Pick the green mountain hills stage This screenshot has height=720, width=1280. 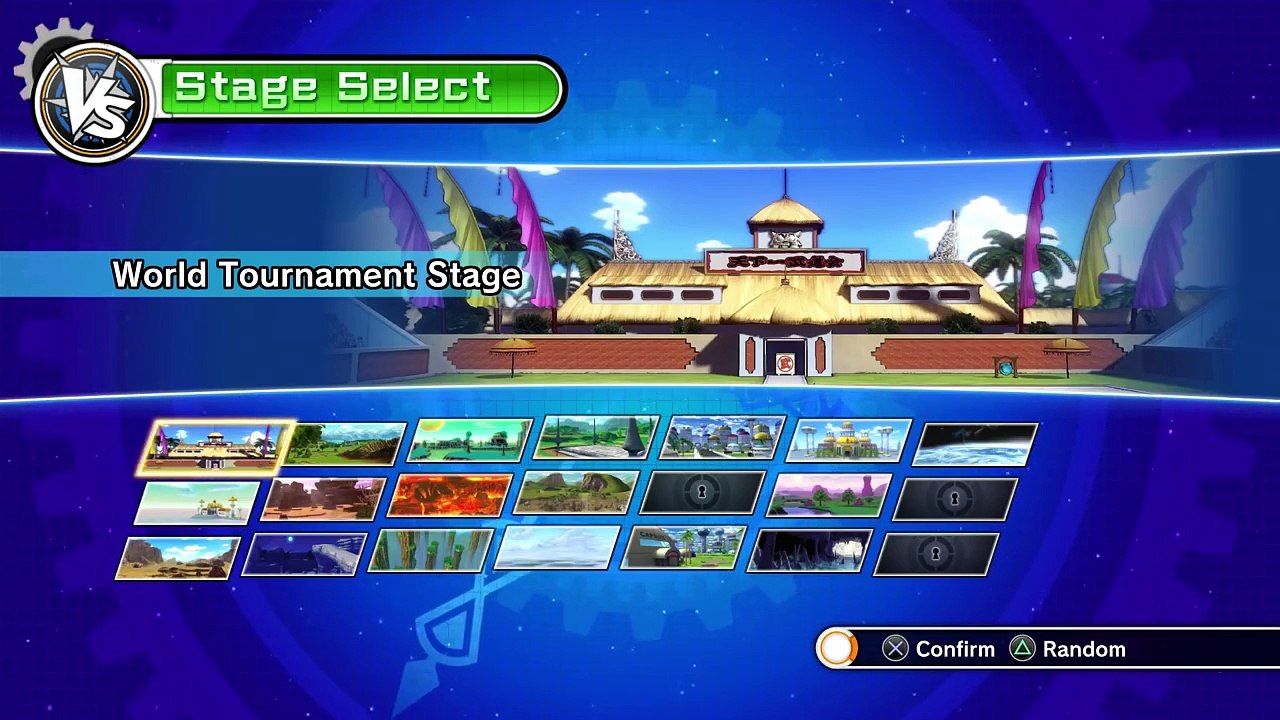coord(577,494)
